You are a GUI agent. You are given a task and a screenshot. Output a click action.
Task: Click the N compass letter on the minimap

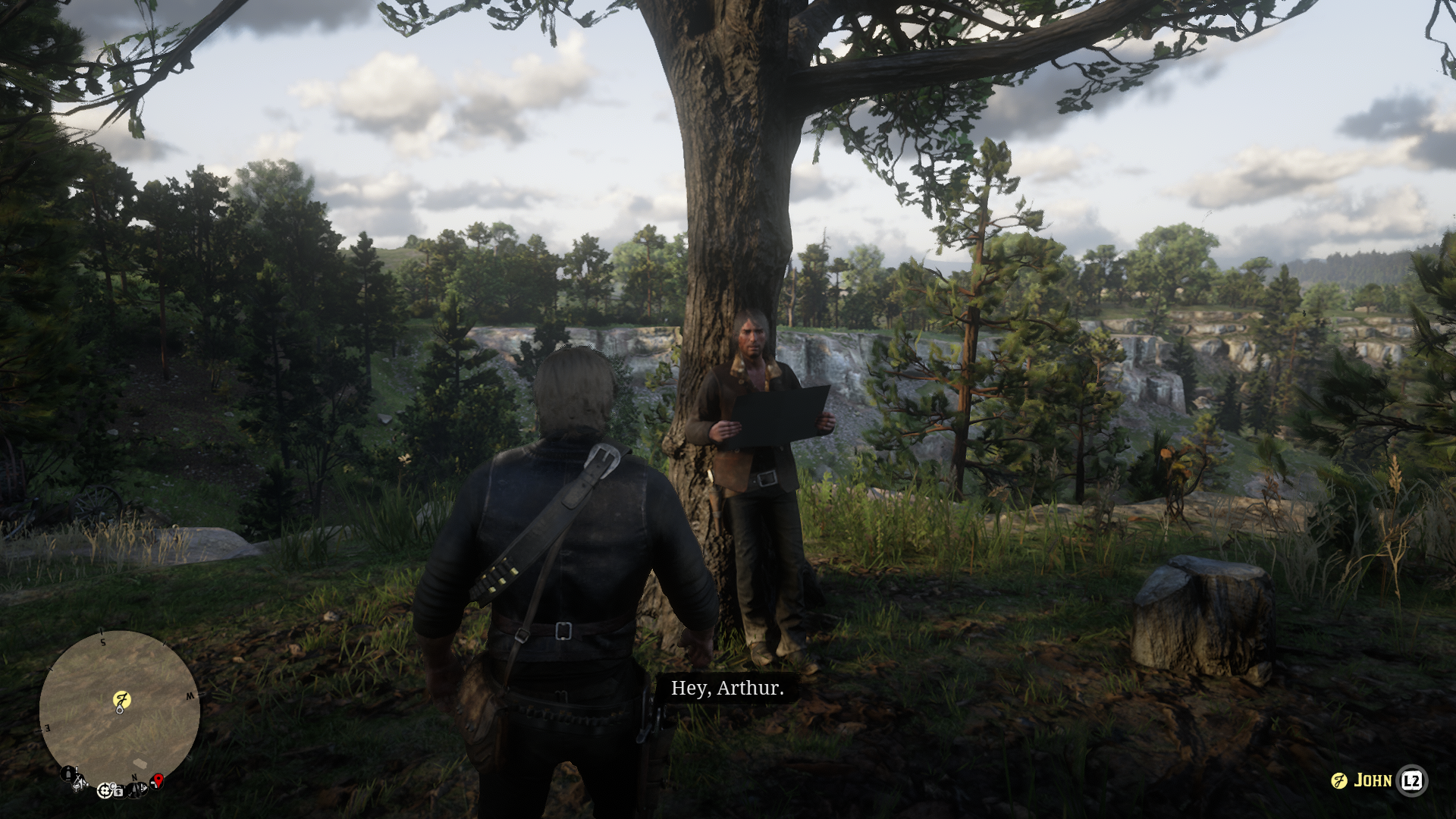(135, 778)
